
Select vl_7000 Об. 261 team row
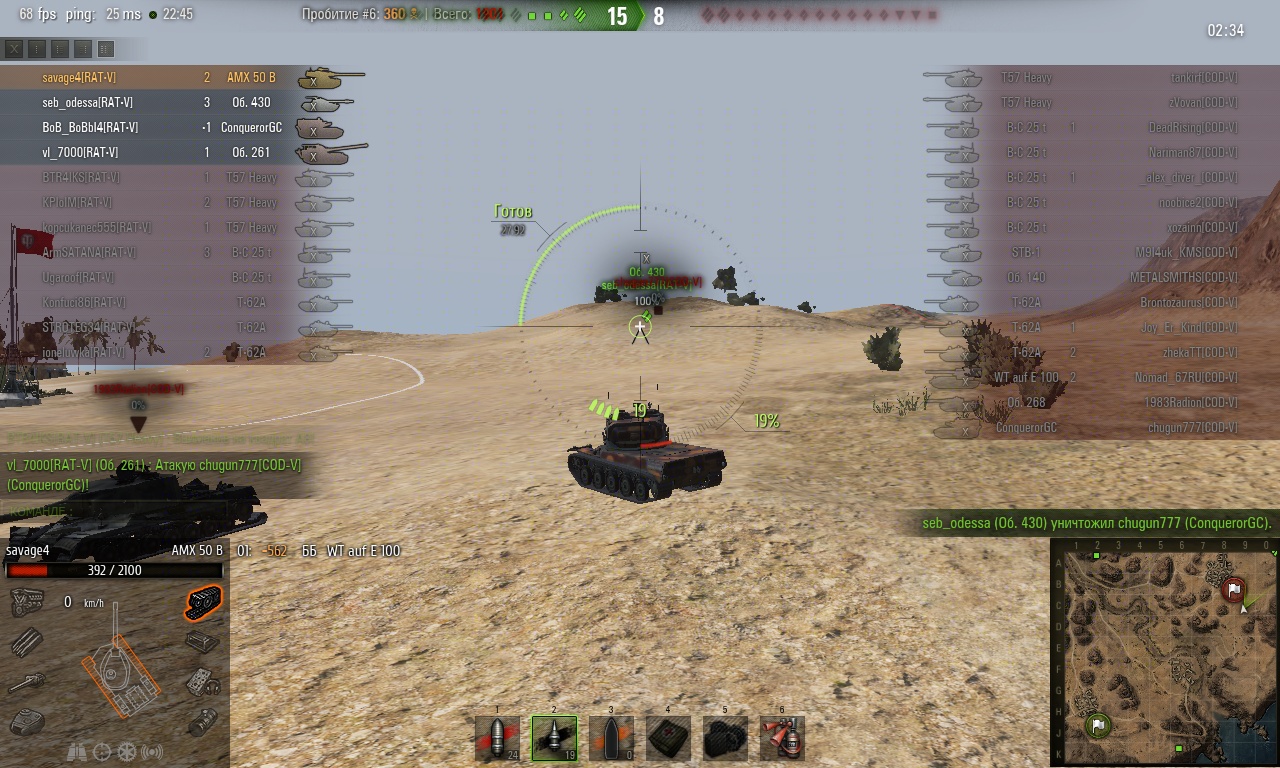tap(150, 152)
